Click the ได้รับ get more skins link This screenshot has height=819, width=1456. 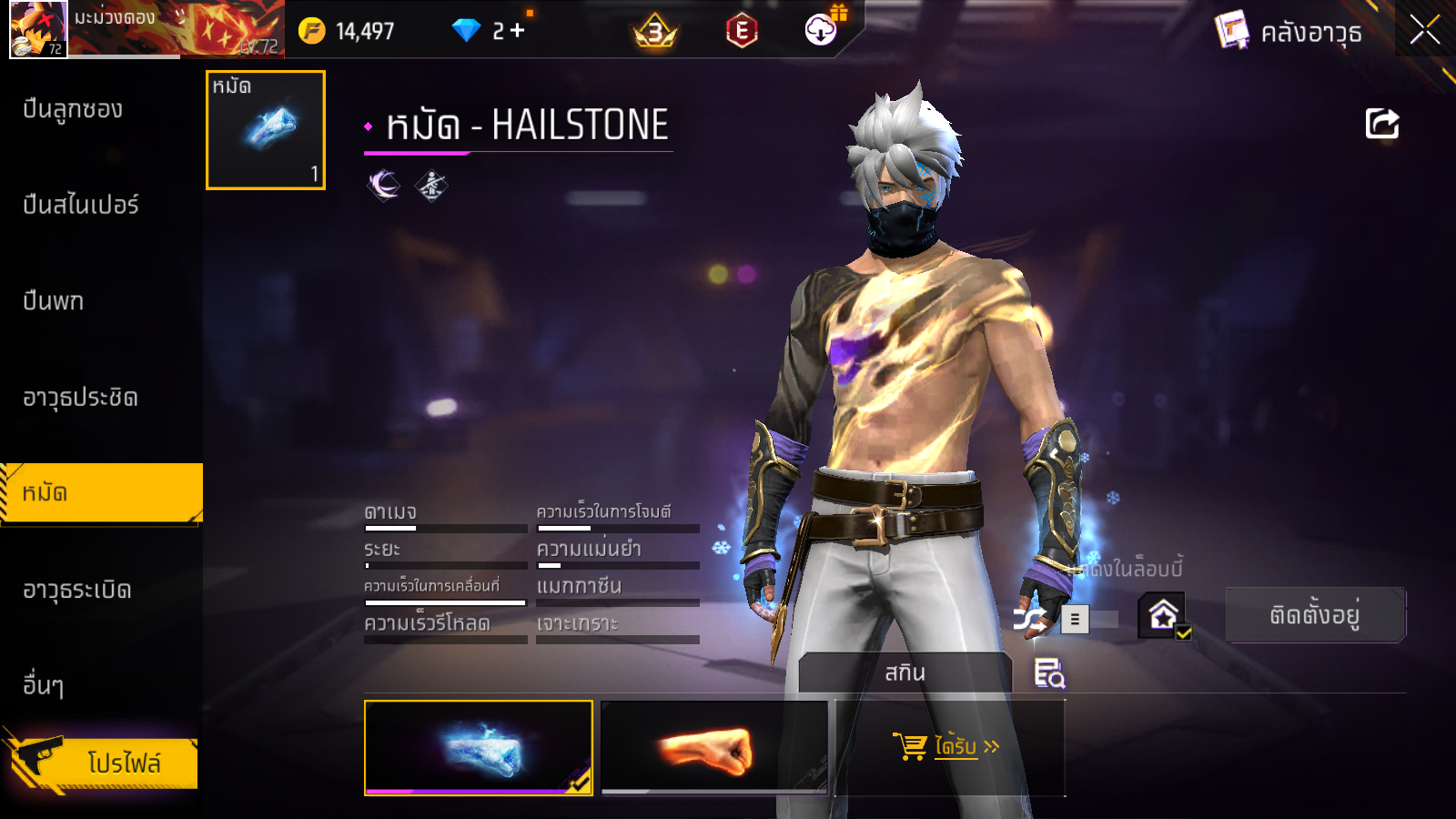[x=946, y=747]
